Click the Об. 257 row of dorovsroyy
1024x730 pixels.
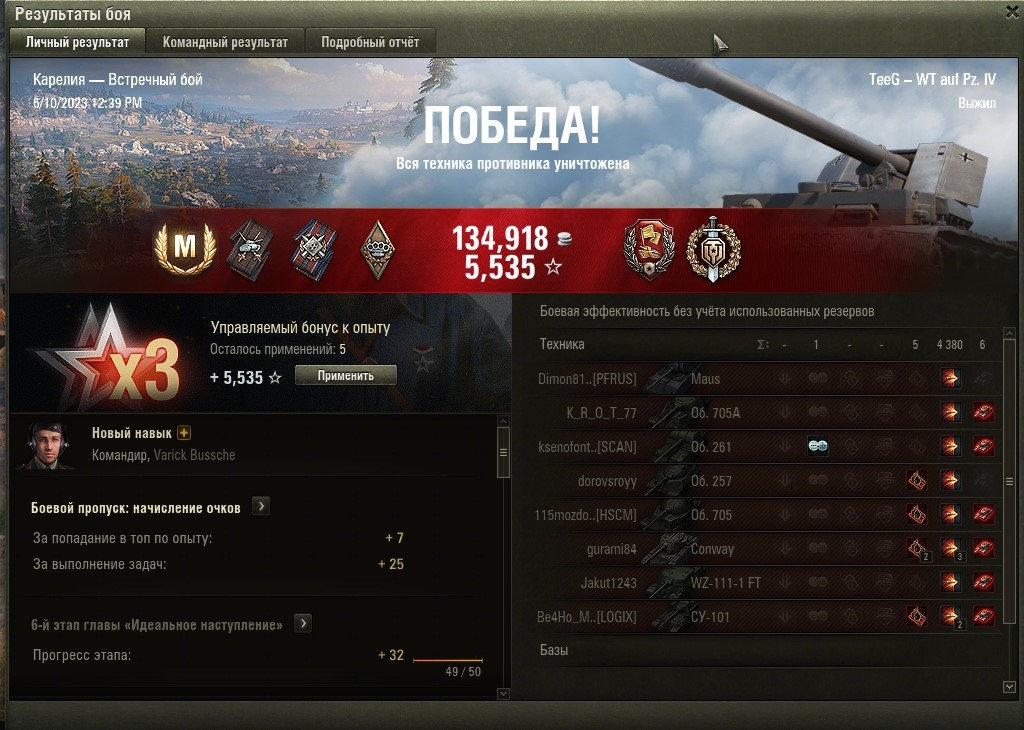[711, 481]
